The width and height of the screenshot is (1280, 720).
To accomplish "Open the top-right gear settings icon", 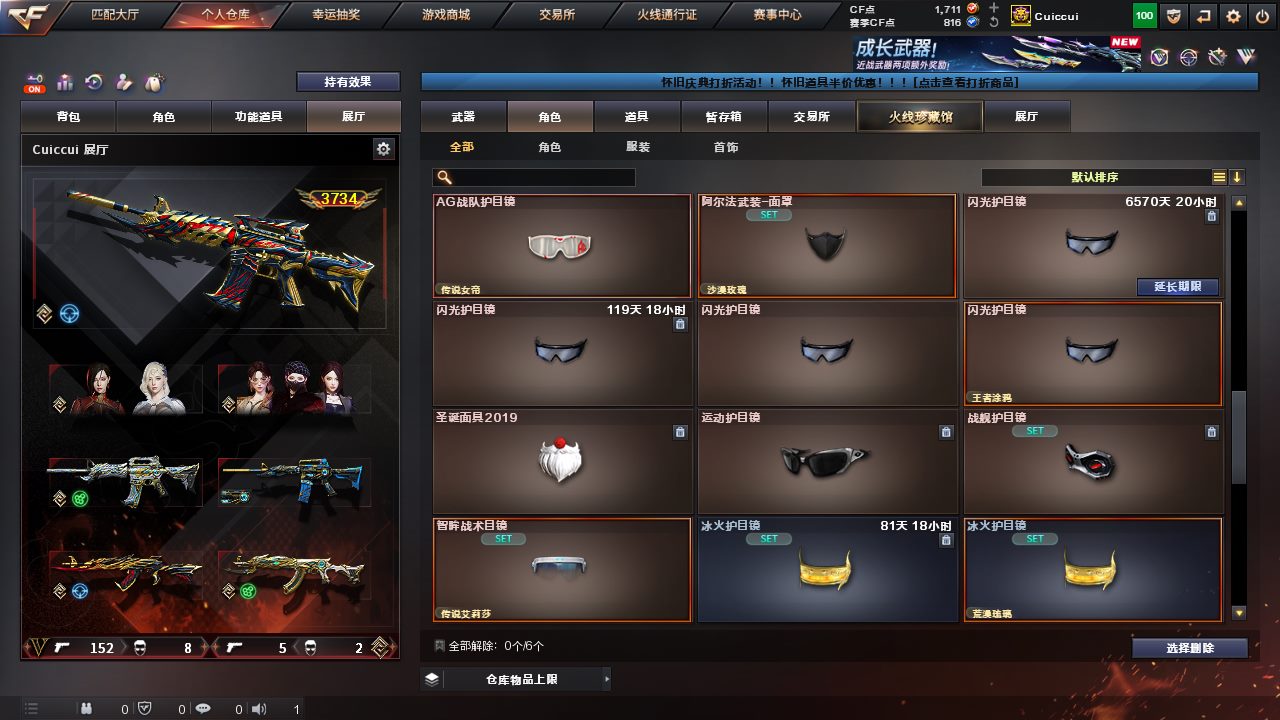I will pos(1233,16).
